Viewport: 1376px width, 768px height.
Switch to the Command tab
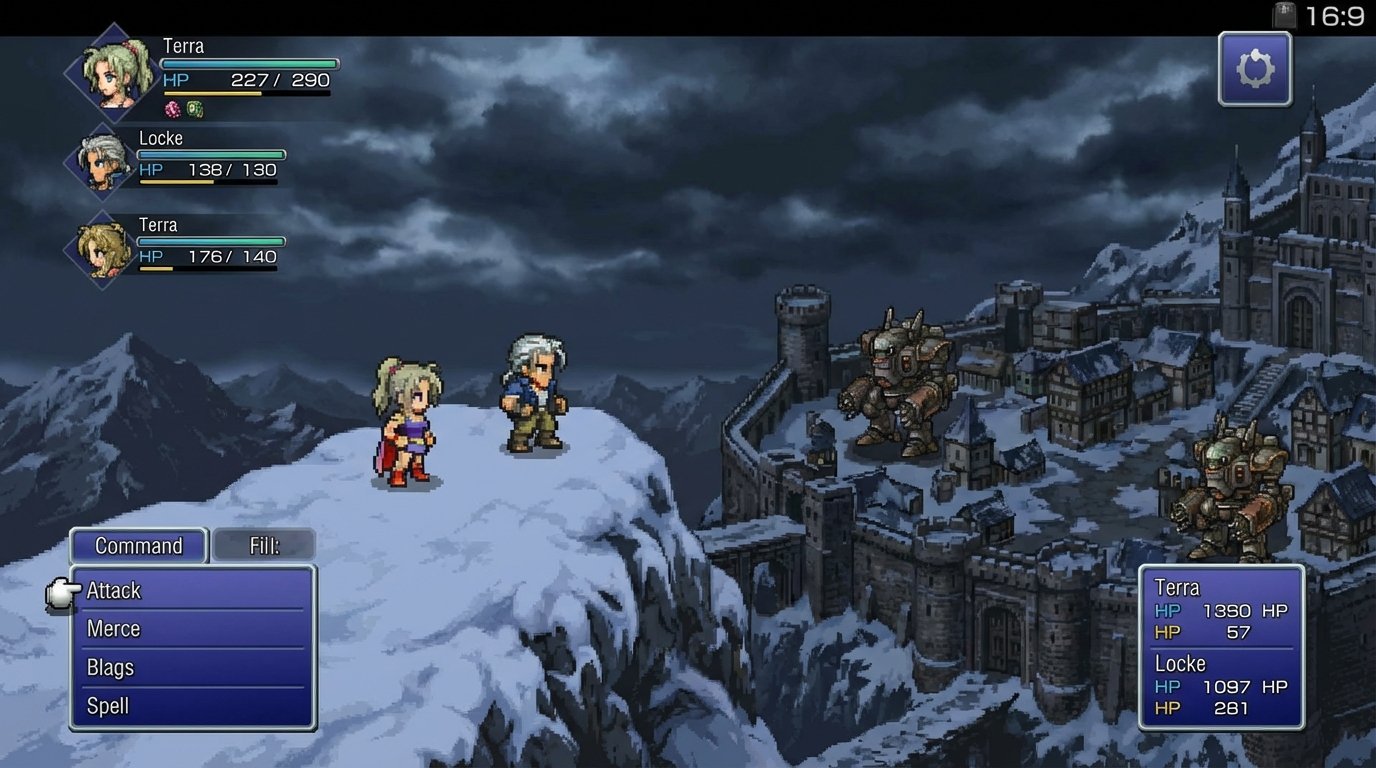coord(139,546)
